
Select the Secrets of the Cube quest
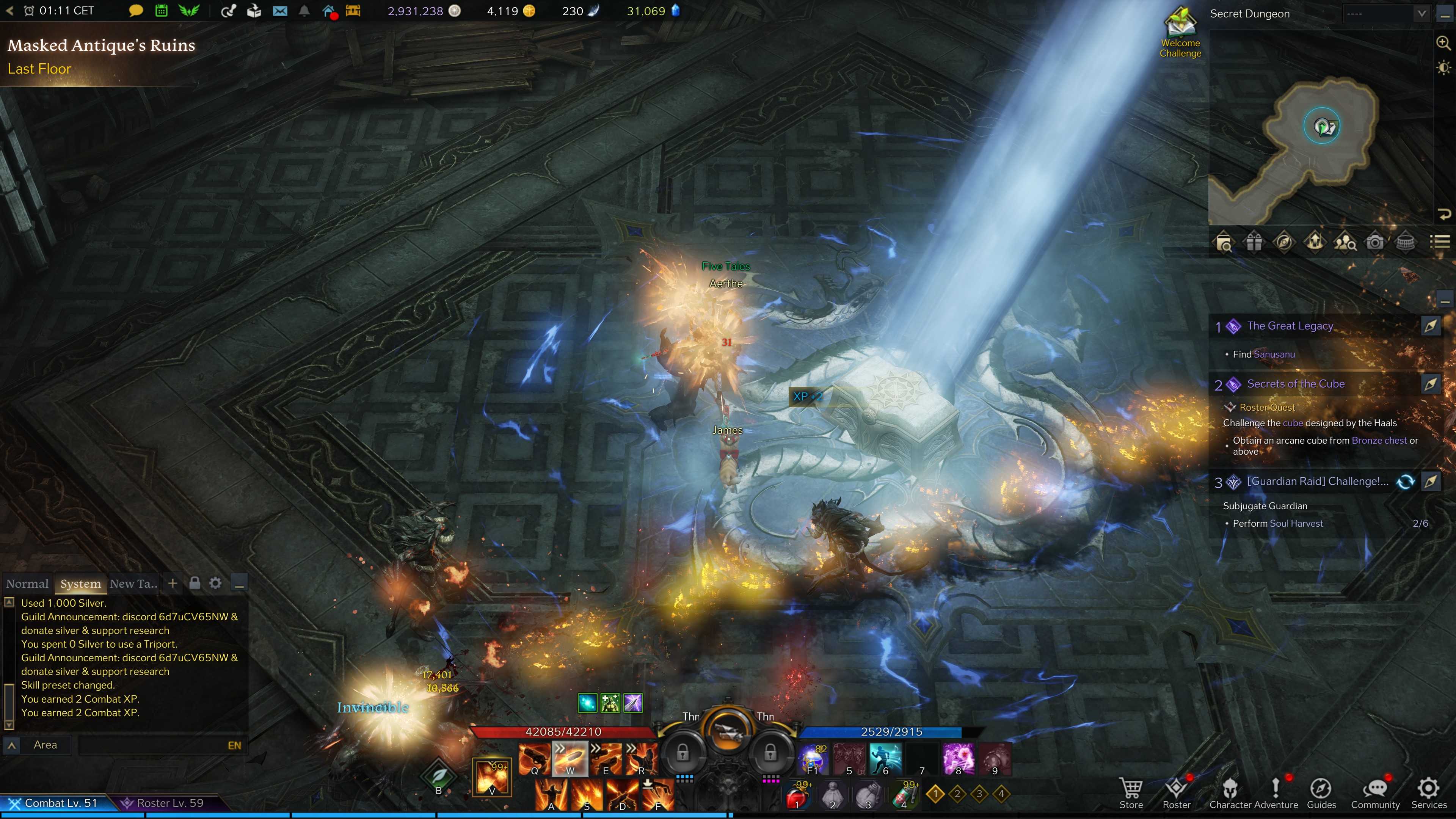(x=1296, y=384)
